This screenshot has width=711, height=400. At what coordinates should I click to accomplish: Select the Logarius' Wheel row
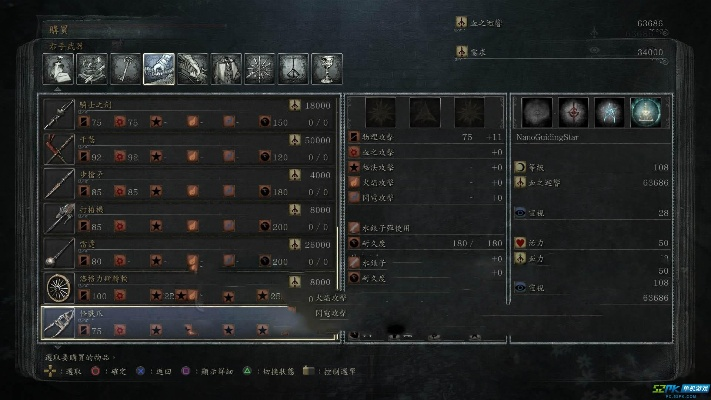click(x=190, y=287)
